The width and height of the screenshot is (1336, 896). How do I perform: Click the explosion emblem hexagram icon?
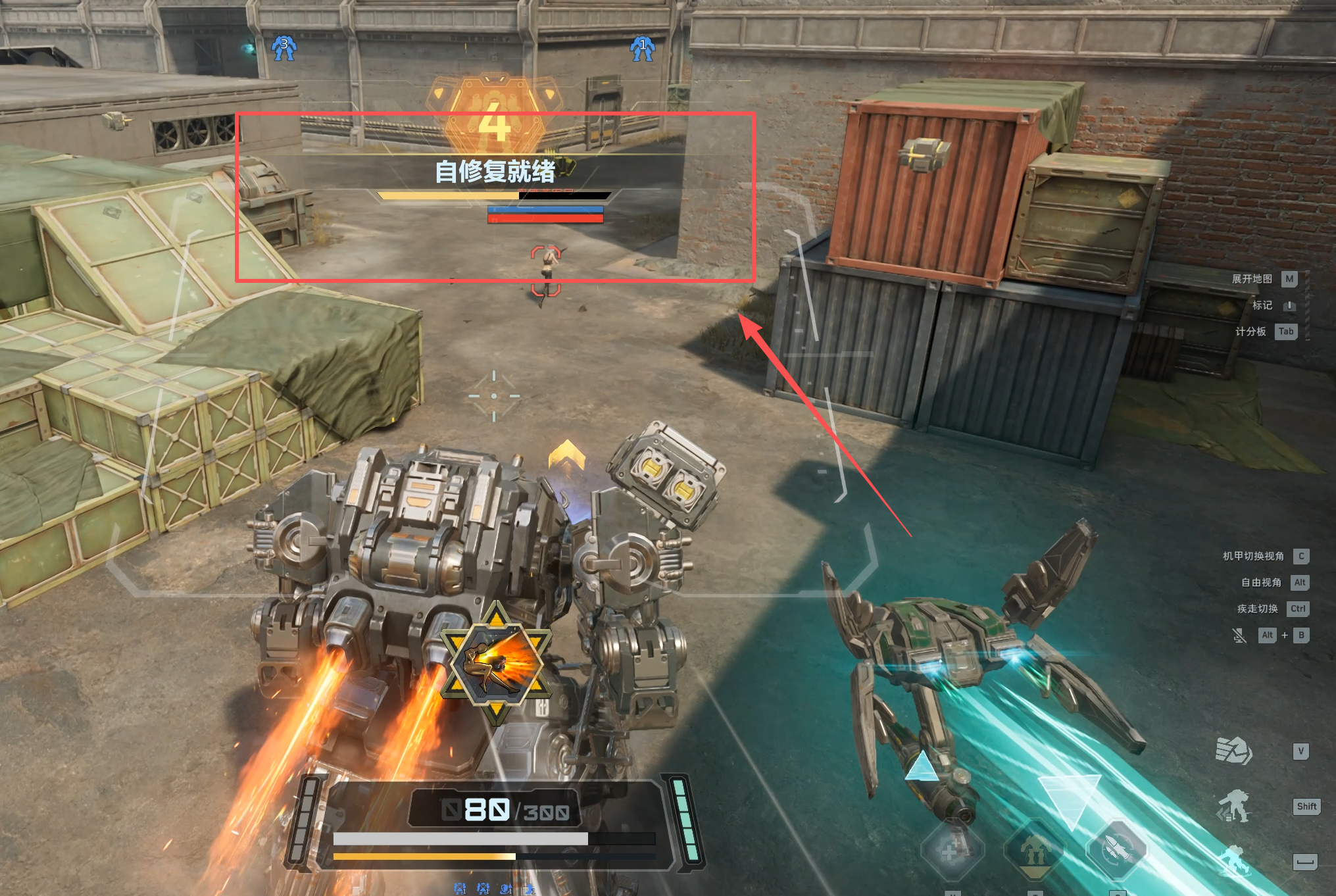[x=495, y=664]
